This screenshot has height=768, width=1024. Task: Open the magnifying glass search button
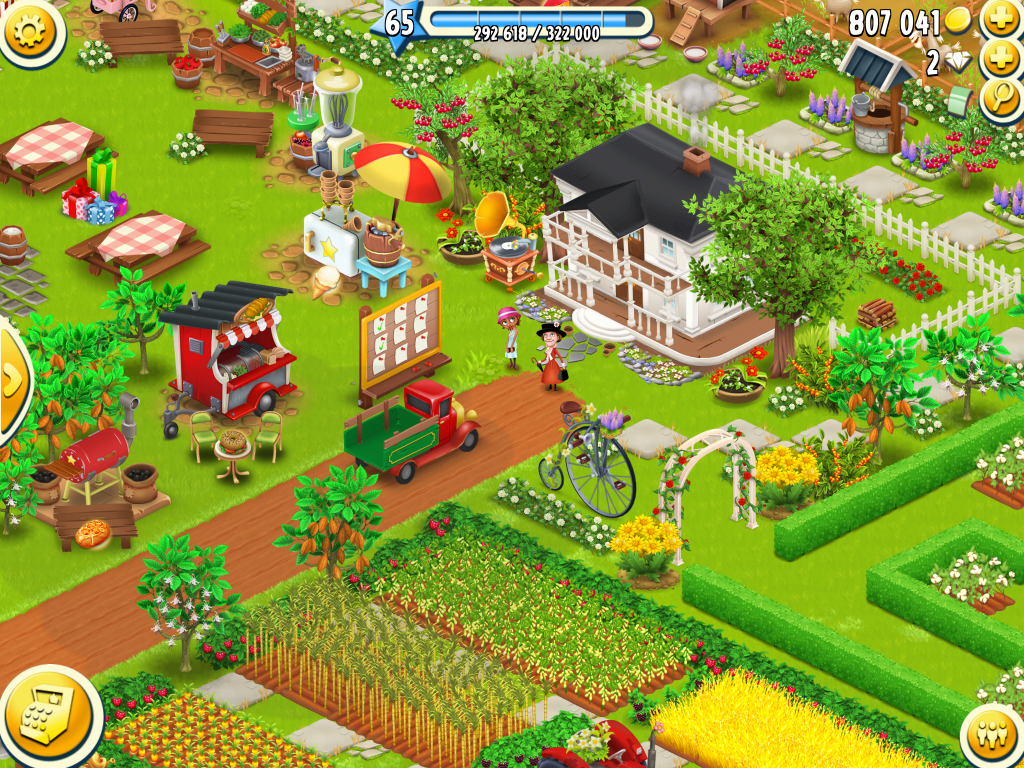point(1000,98)
